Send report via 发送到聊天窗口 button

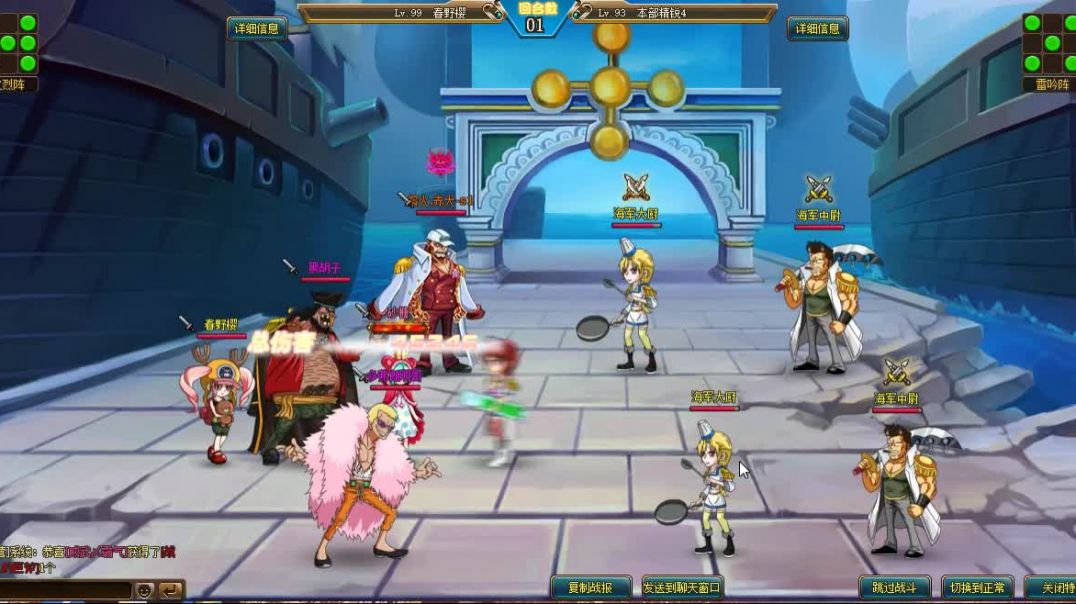coord(682,588)
